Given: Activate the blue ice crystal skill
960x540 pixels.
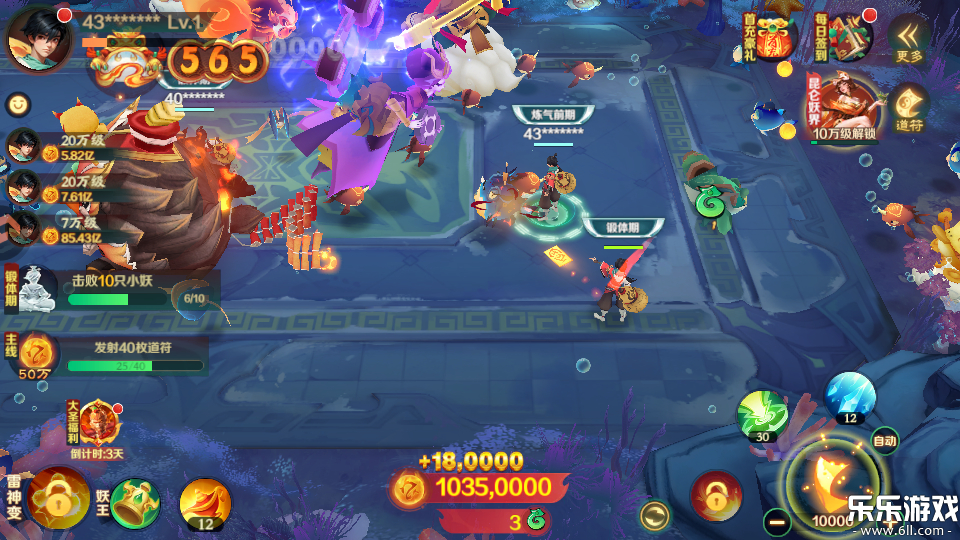Looking at the screenshot, I should 850,397.
